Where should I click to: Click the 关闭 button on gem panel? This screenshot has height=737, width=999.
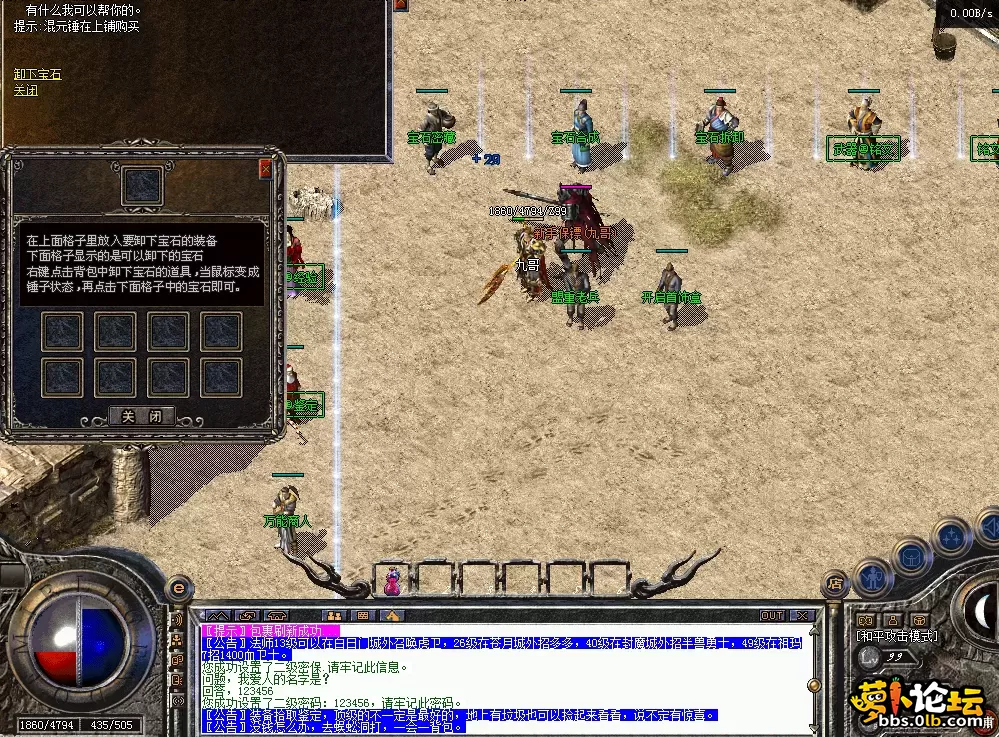[x=141, y=416]
